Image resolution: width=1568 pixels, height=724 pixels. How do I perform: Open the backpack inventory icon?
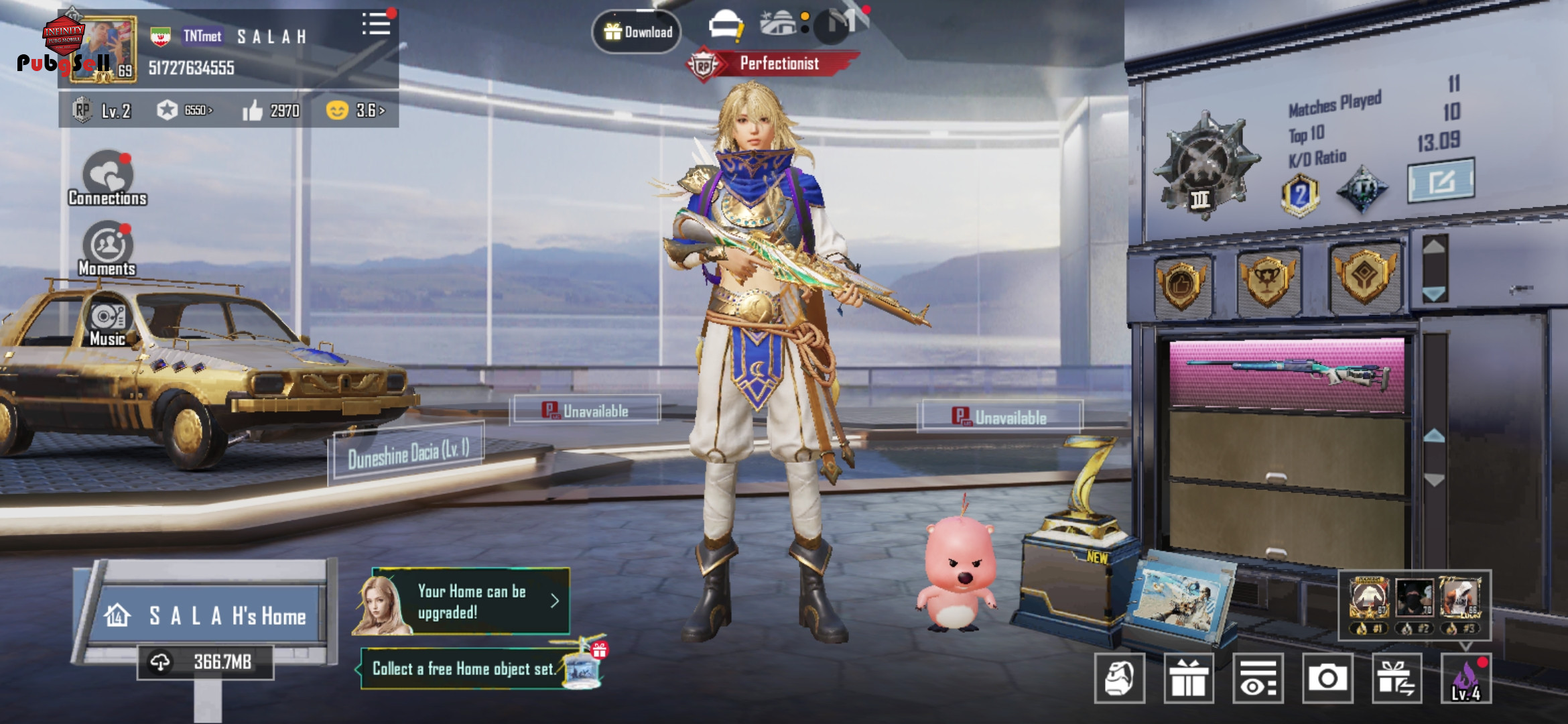point(1119,678)
